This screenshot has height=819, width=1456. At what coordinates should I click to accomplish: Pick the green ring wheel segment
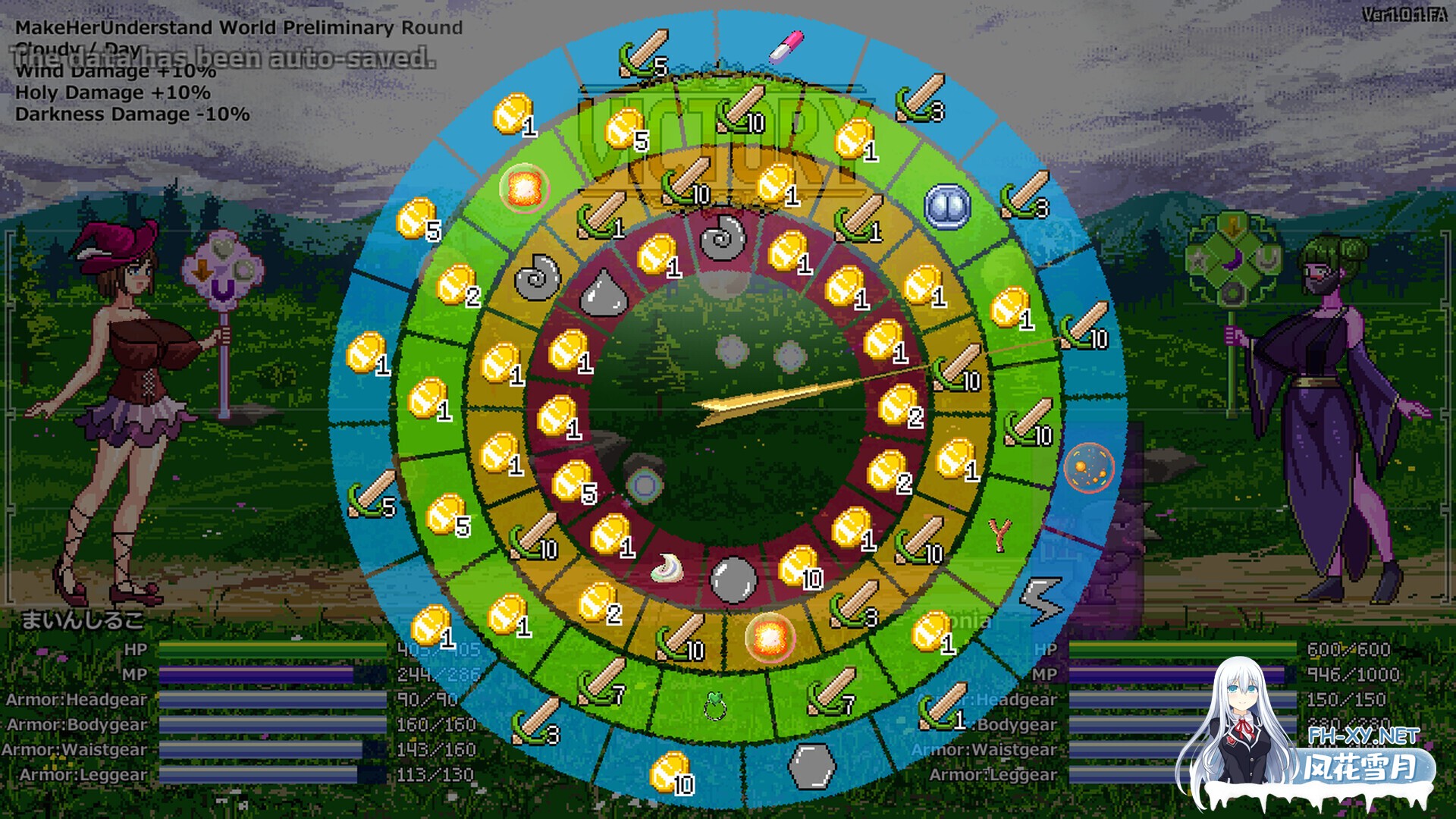[714, 706]
